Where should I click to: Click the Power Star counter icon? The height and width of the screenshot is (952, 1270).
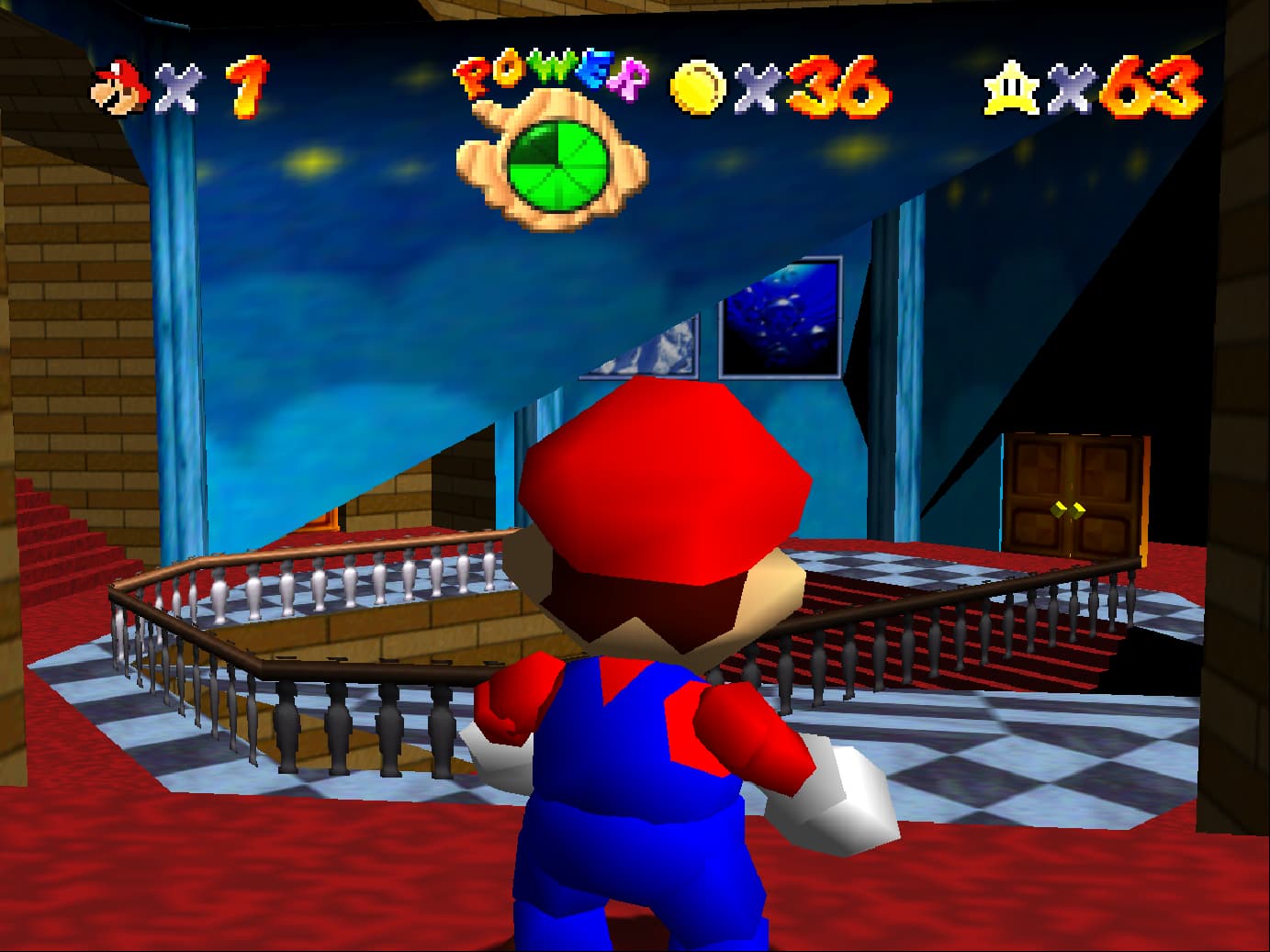point(1011,88)
